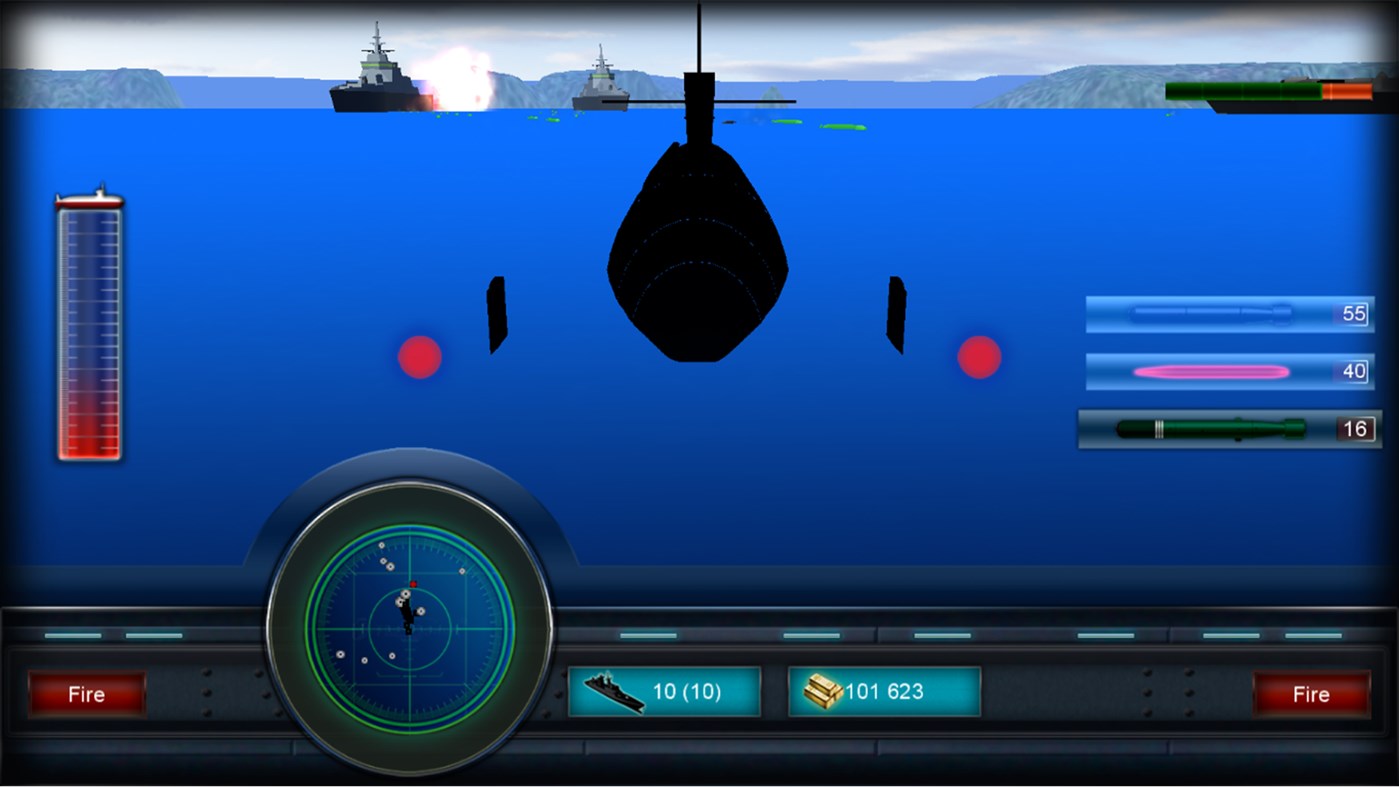The height and width of the screenshot is (787, 1399).
Task: Click the red targeting dot left of the submarine
Action: coord(418,356)
